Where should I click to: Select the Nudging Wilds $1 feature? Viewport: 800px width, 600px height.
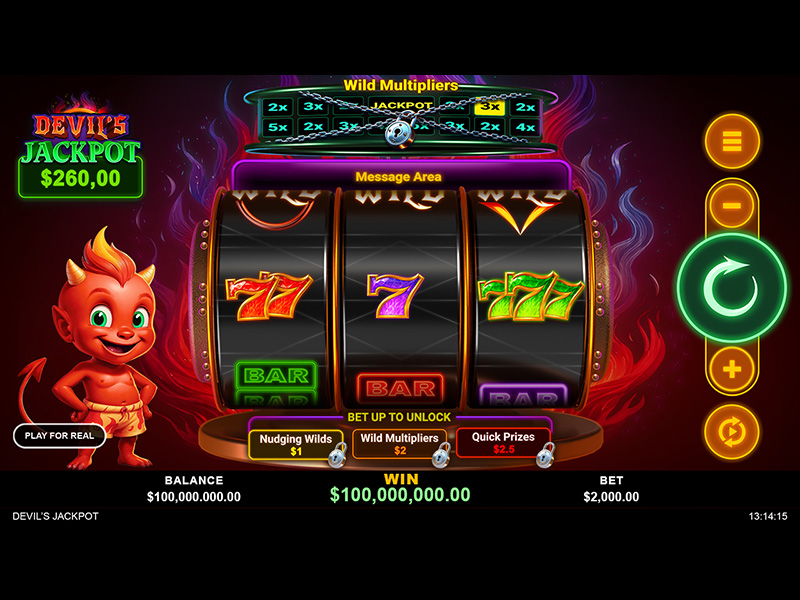point(296,444)
